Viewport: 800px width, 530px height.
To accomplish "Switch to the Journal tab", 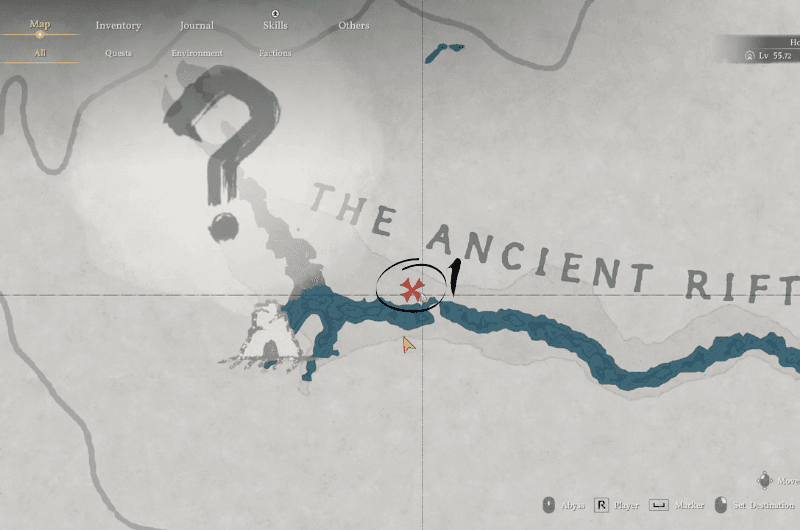I will tap(196, 25).
